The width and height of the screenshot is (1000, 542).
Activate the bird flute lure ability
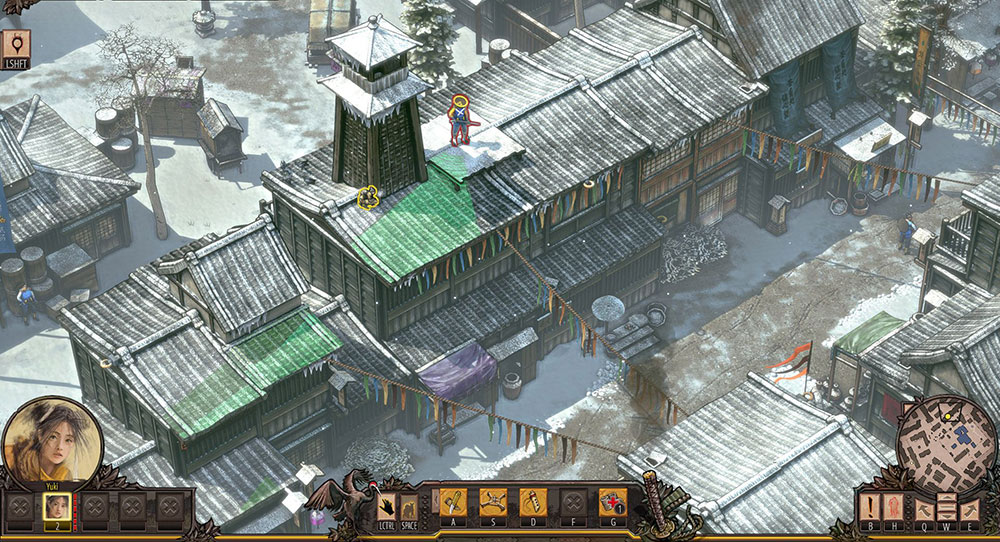[x=531, y=501]
